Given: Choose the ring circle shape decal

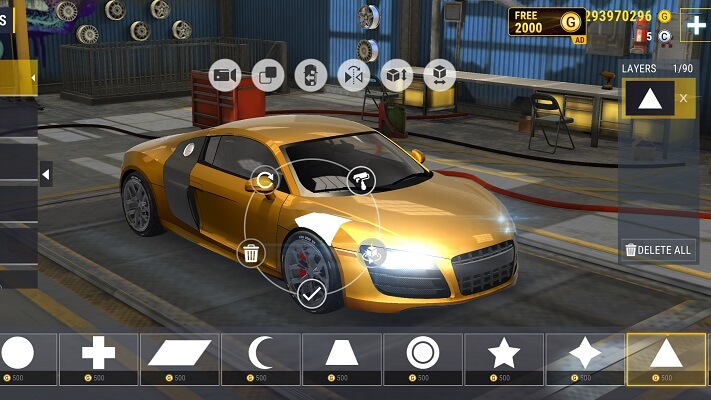Looking at the screenshot, I should tap(423, 354).
